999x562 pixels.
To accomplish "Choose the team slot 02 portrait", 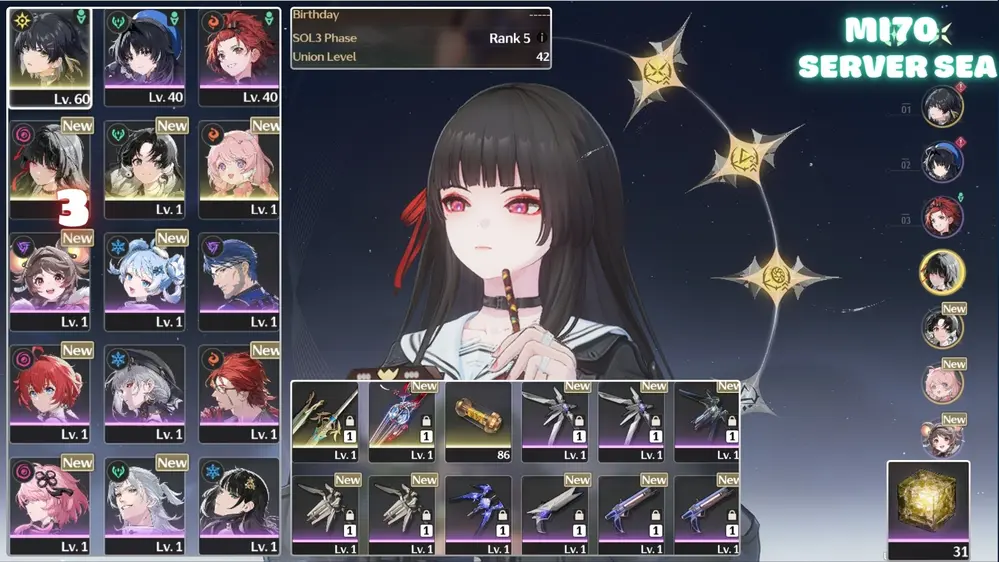I will 942,164.
